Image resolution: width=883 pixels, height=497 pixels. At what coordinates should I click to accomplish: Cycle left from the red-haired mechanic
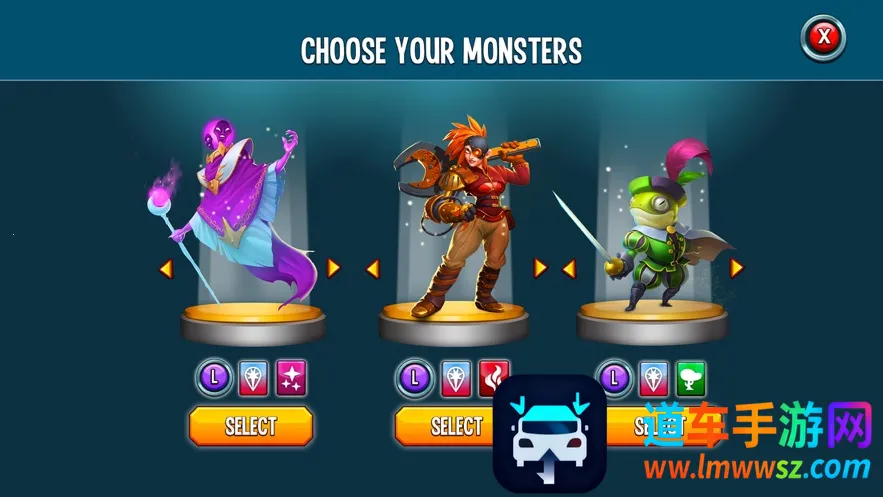click(x=372, y=268)
